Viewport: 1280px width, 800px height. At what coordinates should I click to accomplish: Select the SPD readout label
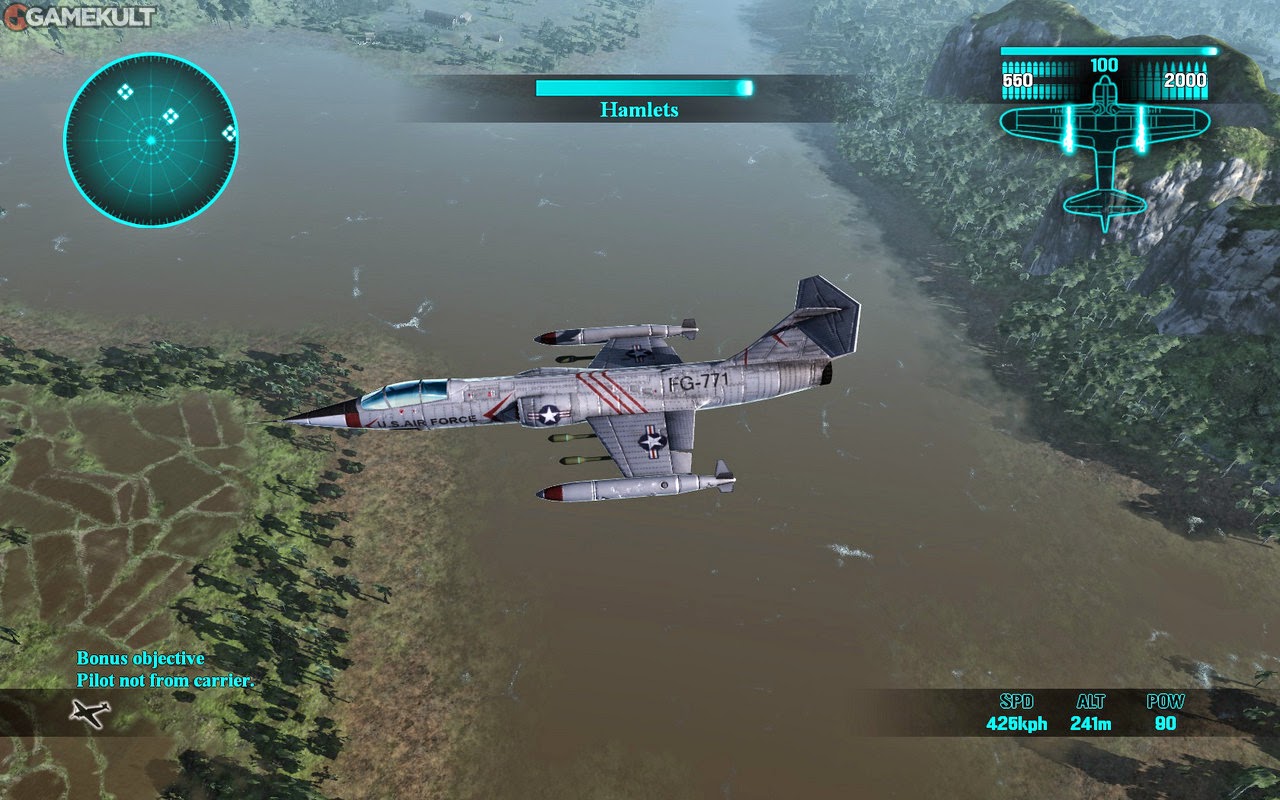pyautogui.click(x=1018, y=701)
